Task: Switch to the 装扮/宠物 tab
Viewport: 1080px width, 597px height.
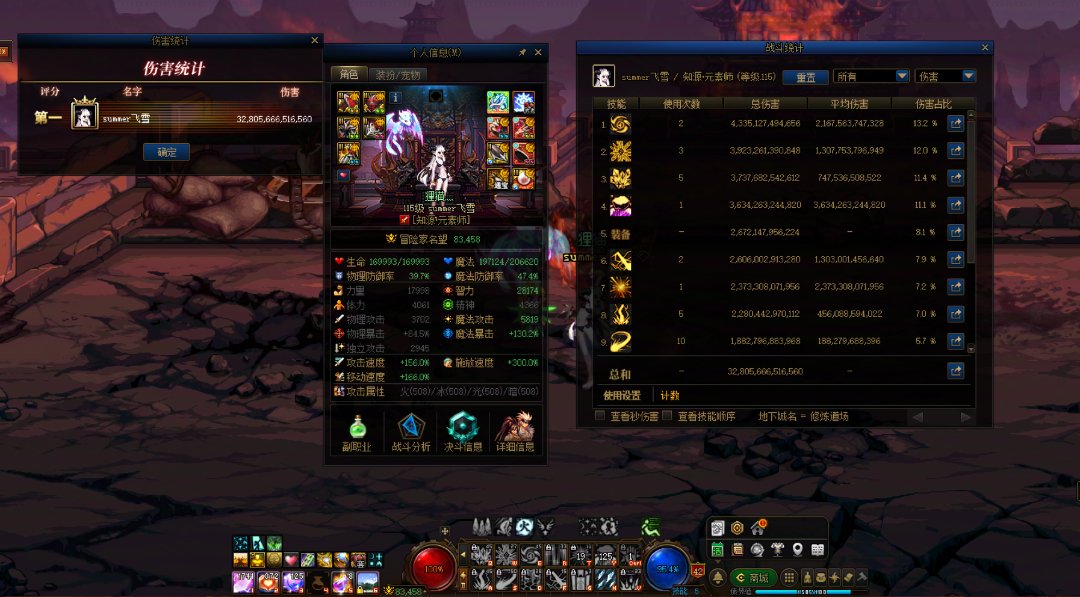Action: pyautogui.click(x=400, y=74)
